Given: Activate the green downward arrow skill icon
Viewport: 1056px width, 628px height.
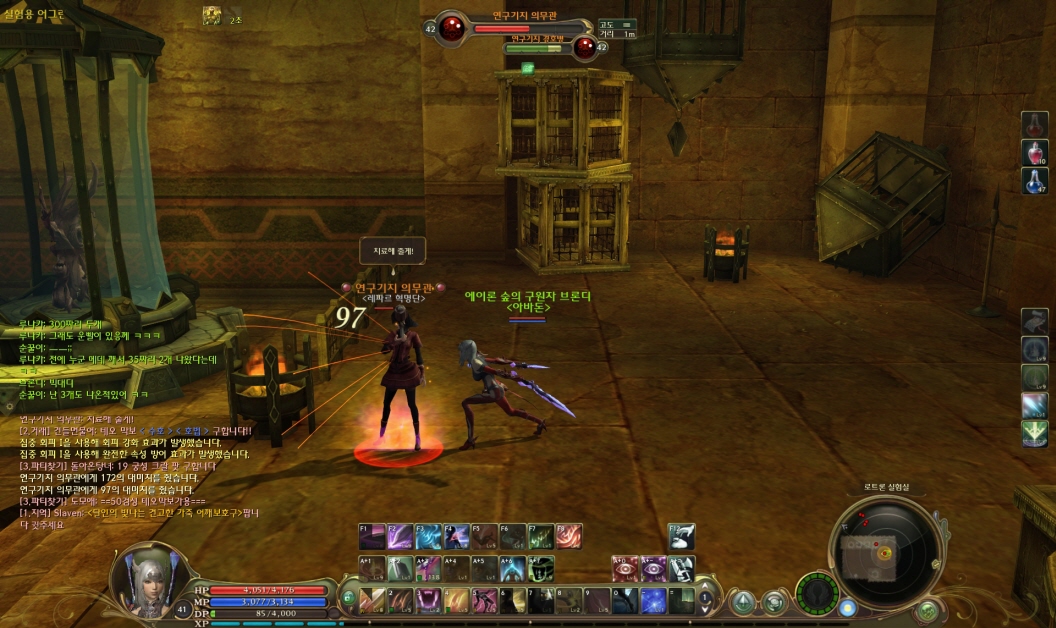Looking at the screenshot, I should tap(1035, 433).
